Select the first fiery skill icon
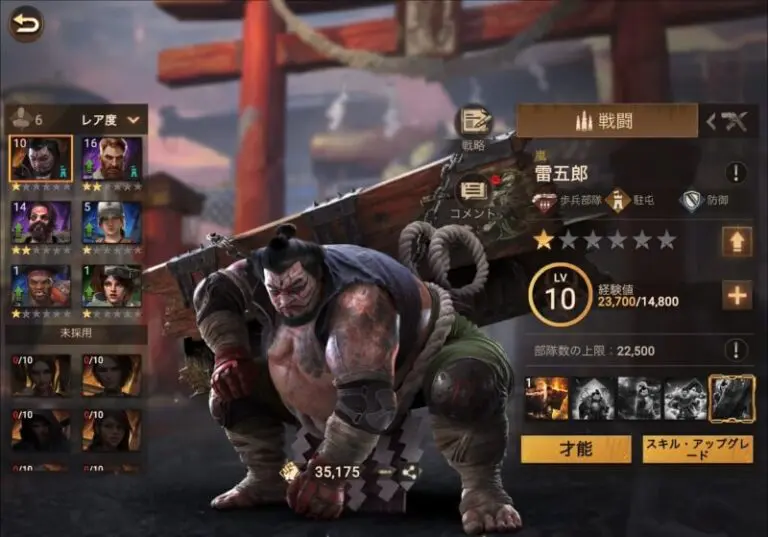768x537 pixels. pos(548,399)
